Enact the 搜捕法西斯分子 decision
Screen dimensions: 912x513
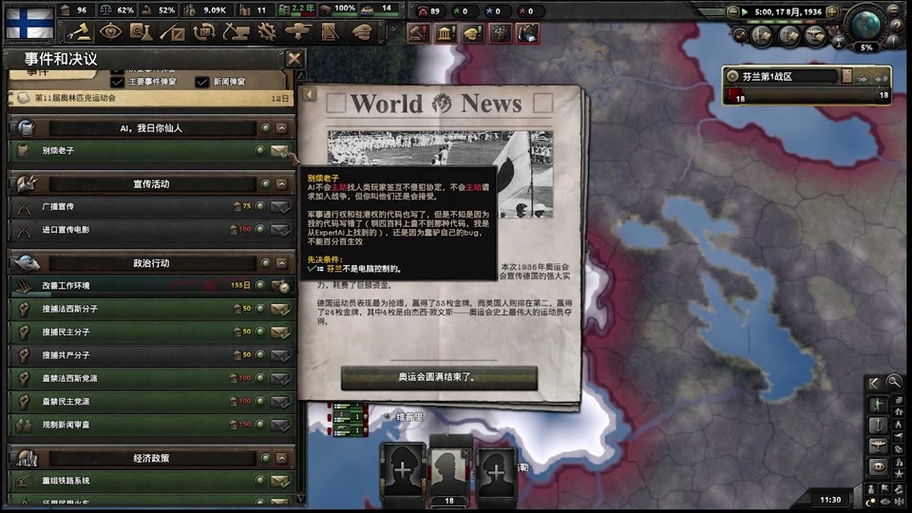tap(280, 309)
